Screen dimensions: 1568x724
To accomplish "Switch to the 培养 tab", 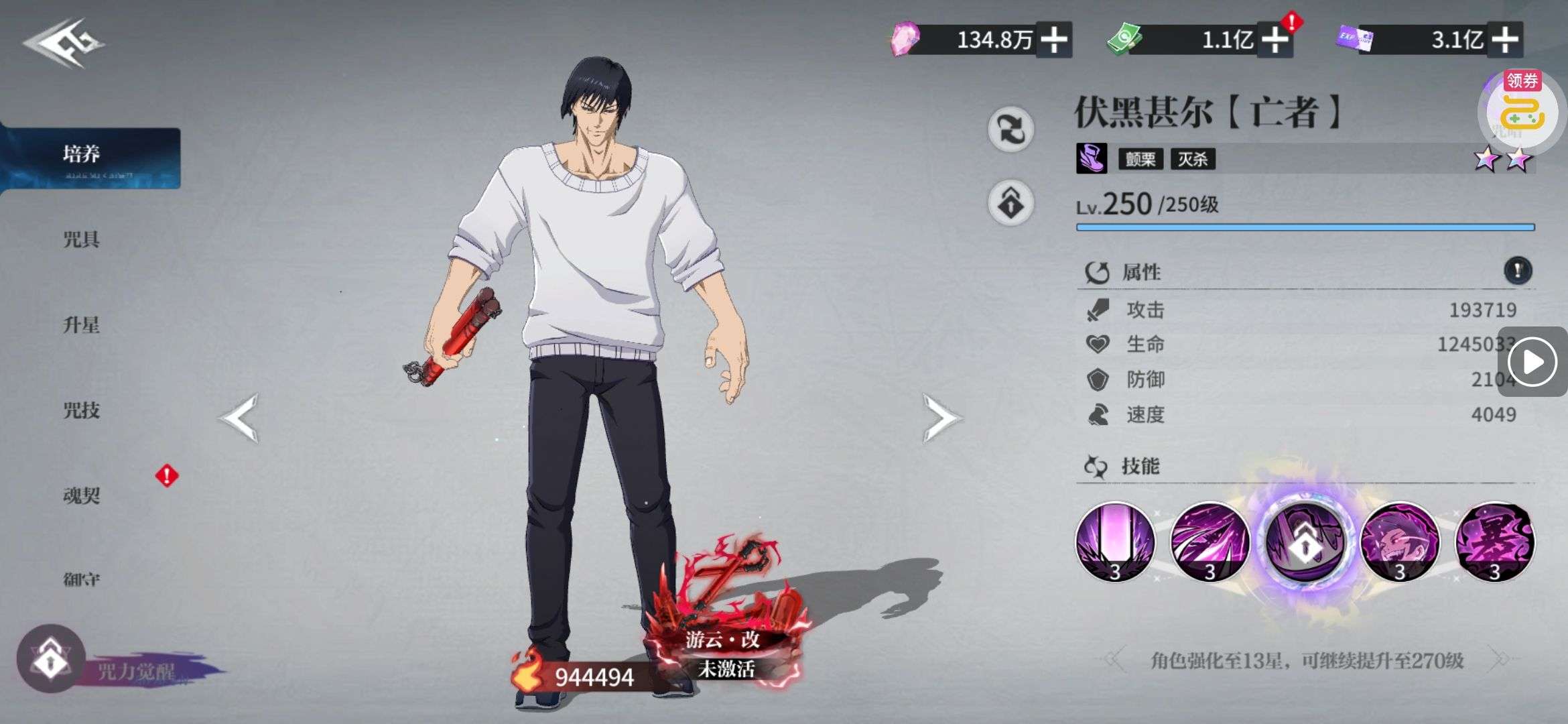I will click(82, 156).
